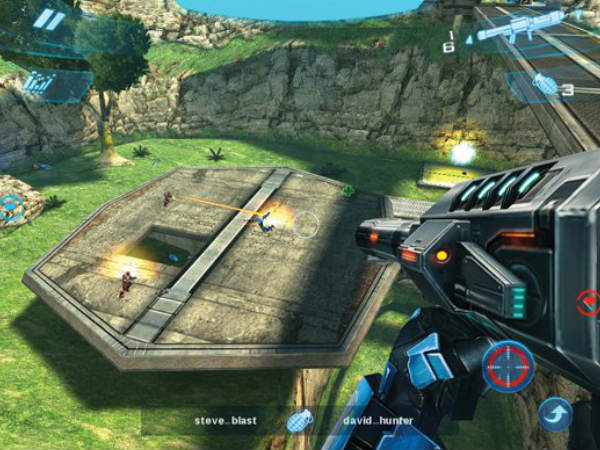Pause the game with the pause button

pyautogui.click(x=47, y=20)
